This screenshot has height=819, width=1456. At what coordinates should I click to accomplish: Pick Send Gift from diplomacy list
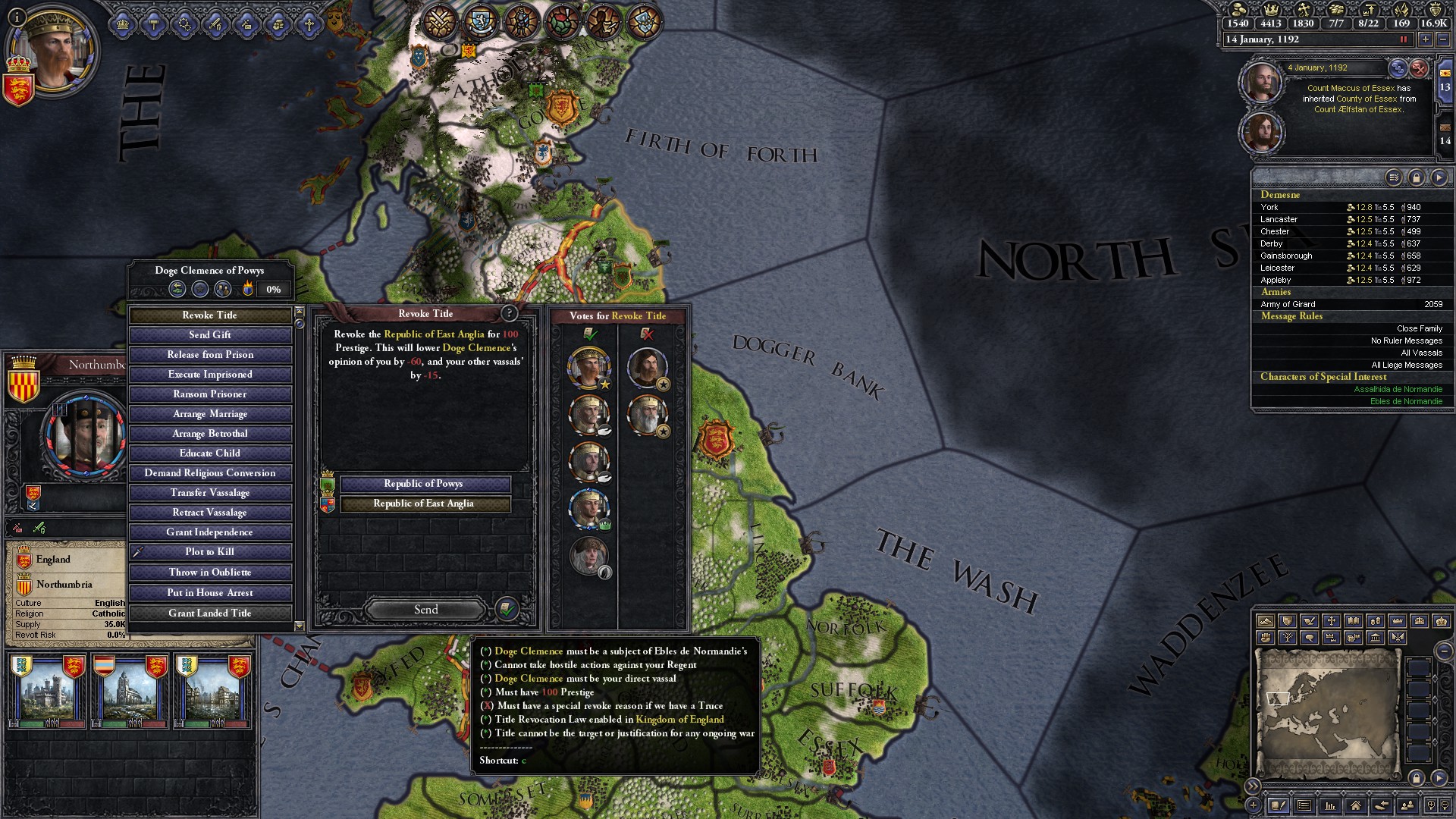(210, 335)
